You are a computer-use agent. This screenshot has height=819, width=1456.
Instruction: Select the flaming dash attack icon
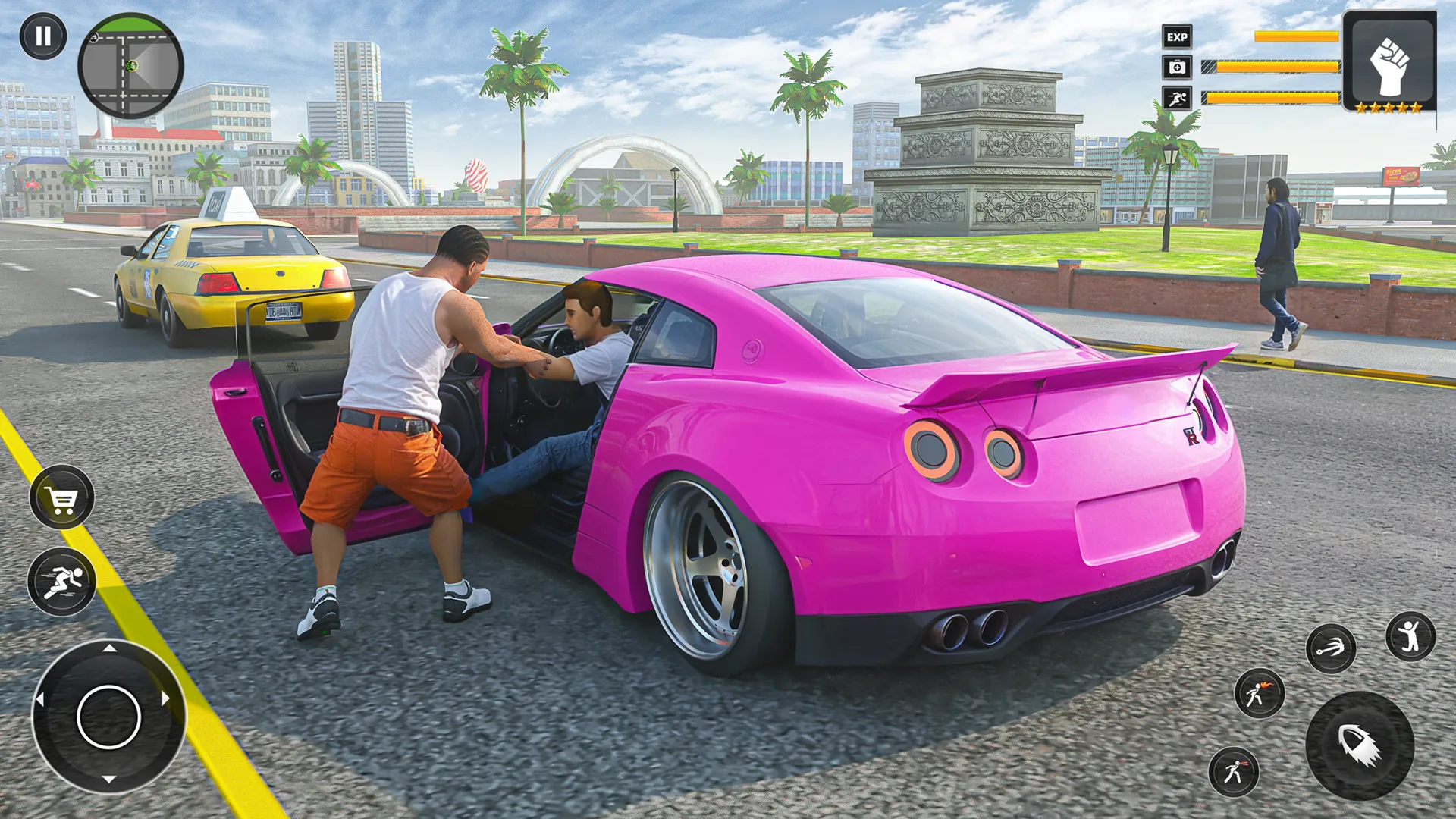1259,695
